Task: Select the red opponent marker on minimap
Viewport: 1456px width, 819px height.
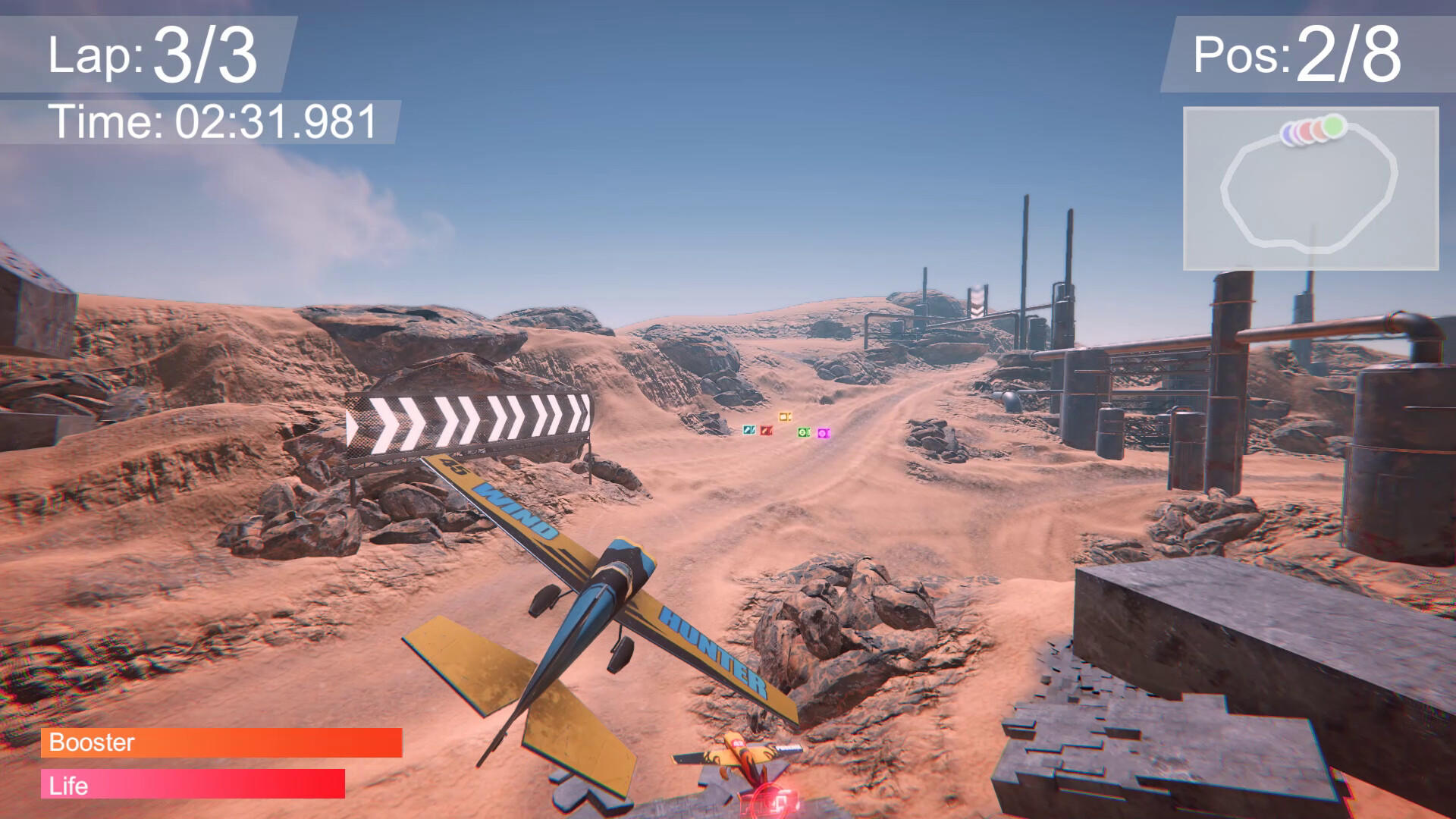Action: (x=1306, y=130)
